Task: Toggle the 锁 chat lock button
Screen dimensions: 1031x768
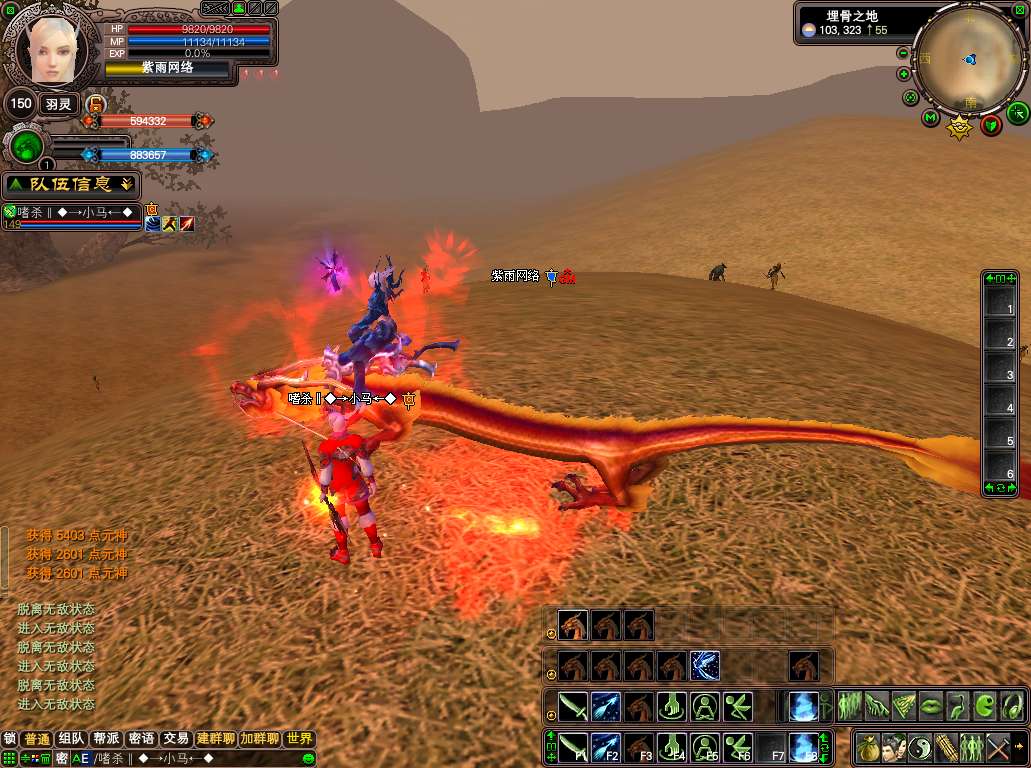Action: (x=10, y=739)
